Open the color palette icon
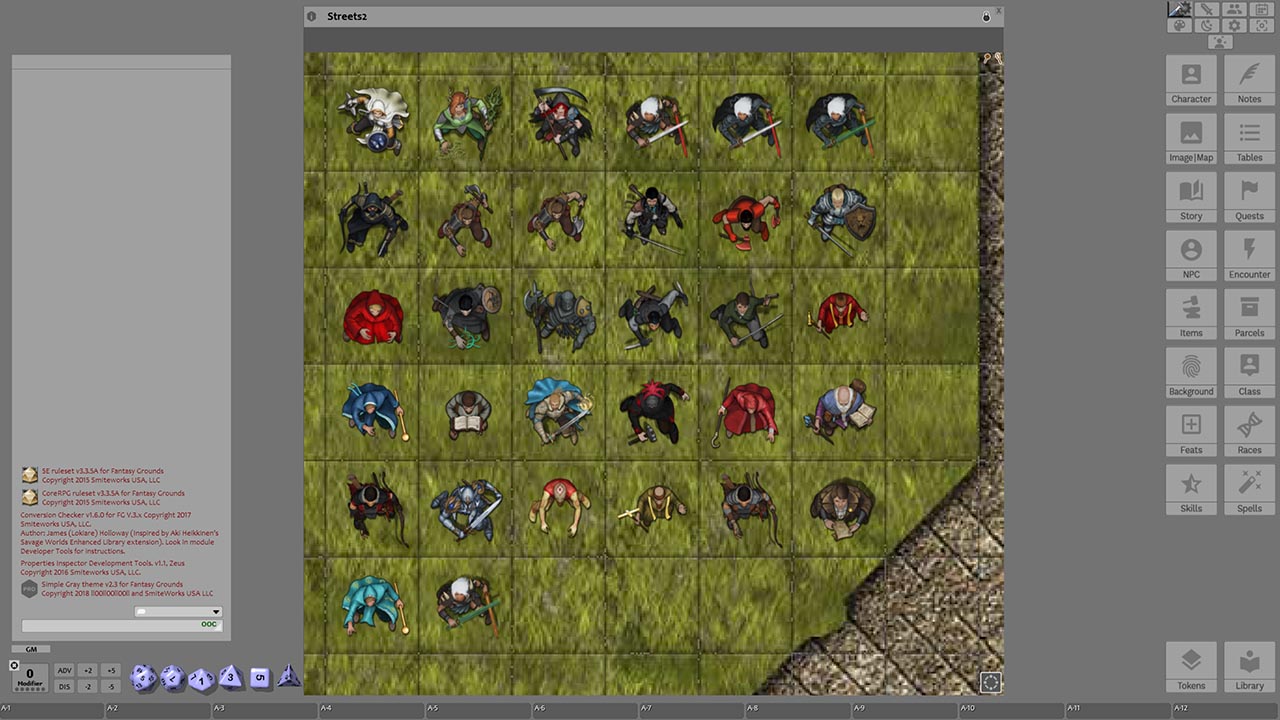Screen dimensions: 1280x720 click(1180, 25)
